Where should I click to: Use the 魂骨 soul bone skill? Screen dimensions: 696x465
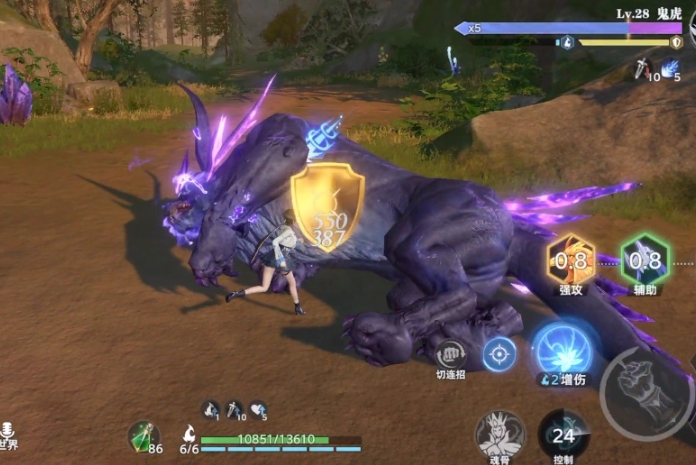pyautogui.click(x=501, y=434)
